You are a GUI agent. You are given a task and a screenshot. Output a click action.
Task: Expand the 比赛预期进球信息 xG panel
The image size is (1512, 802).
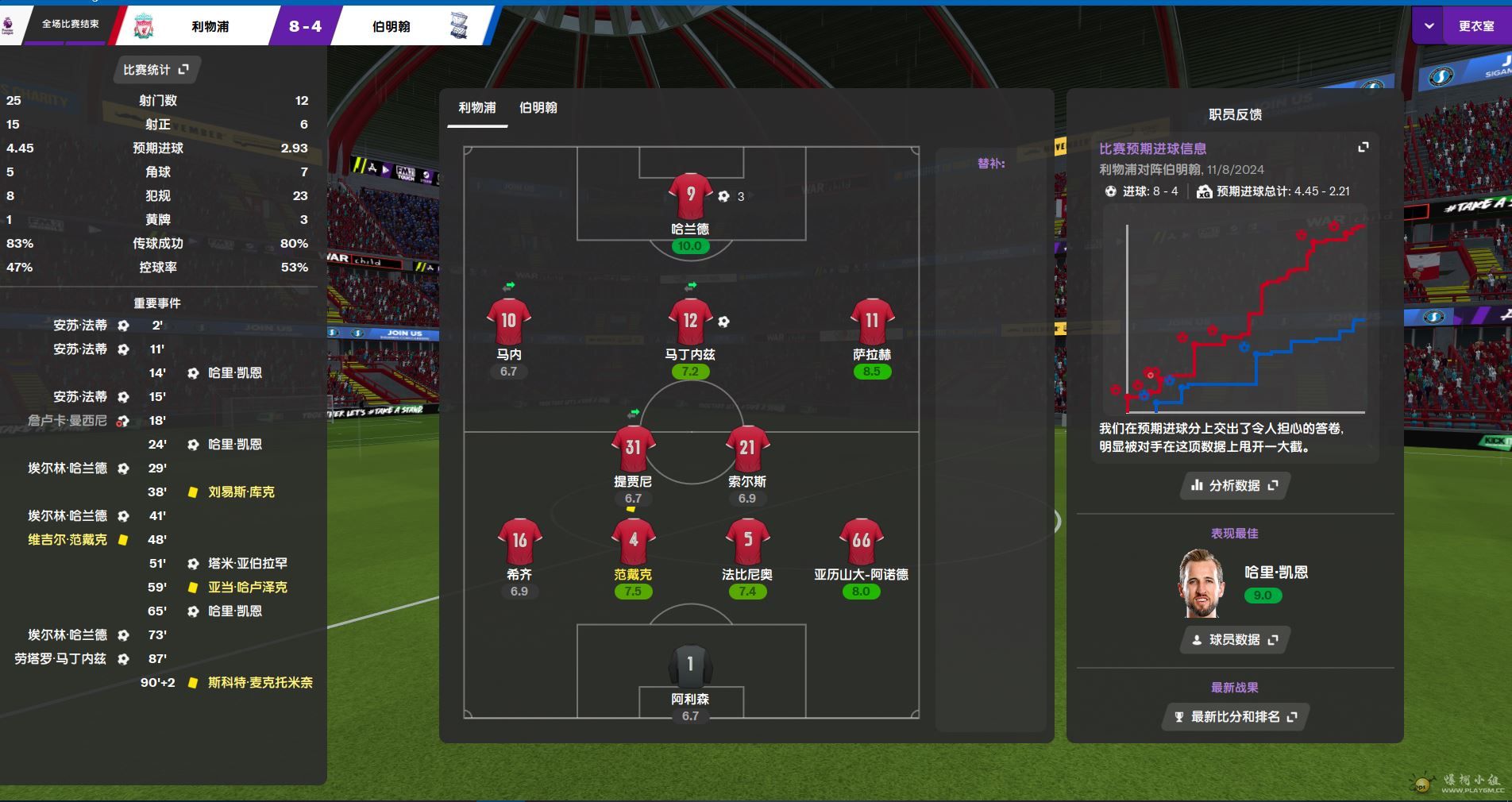pos(1363,148)
